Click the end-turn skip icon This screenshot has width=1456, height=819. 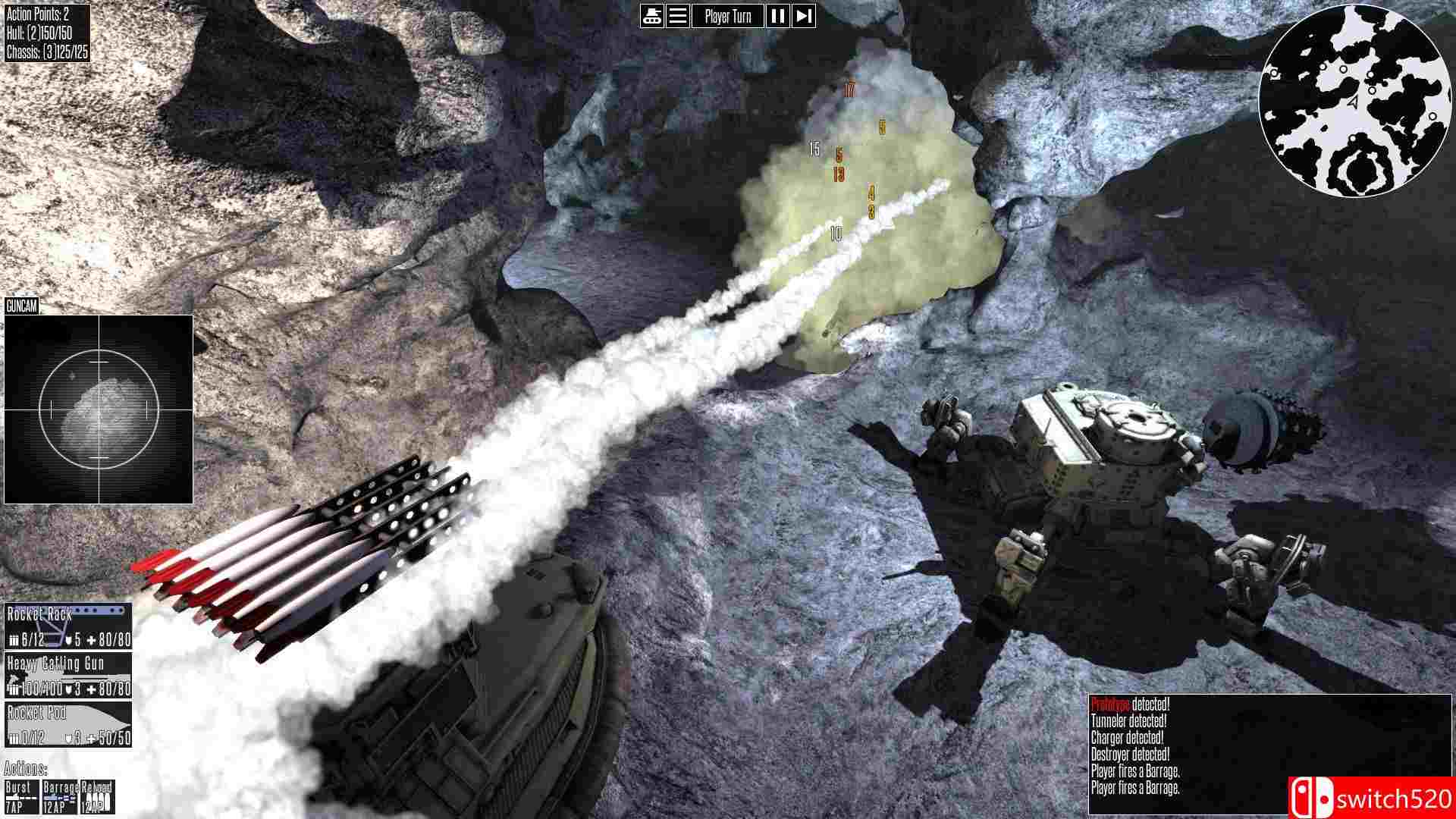coord(802,15)
